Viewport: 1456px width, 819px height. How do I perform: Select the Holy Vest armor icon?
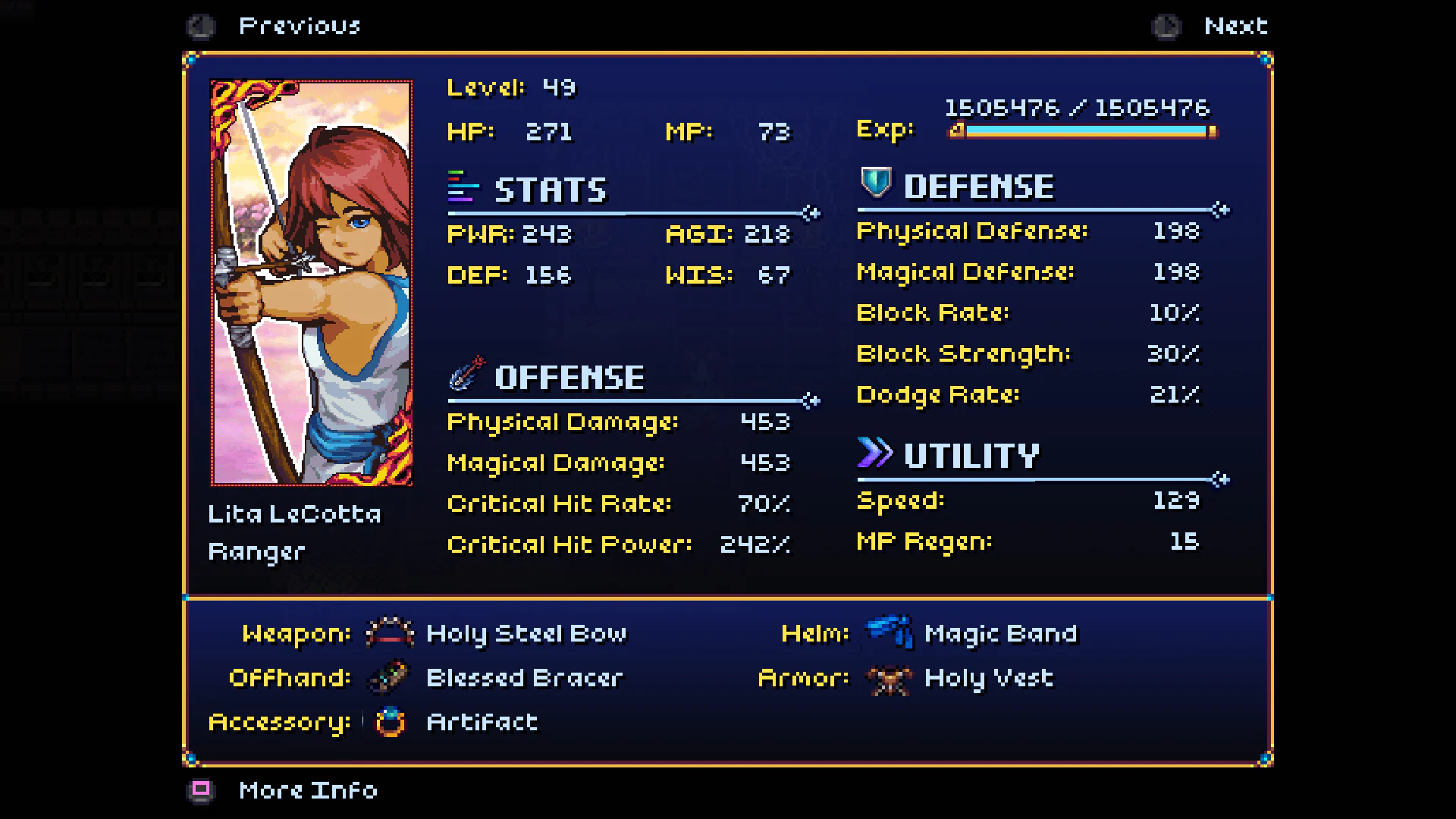pos(887,679)
